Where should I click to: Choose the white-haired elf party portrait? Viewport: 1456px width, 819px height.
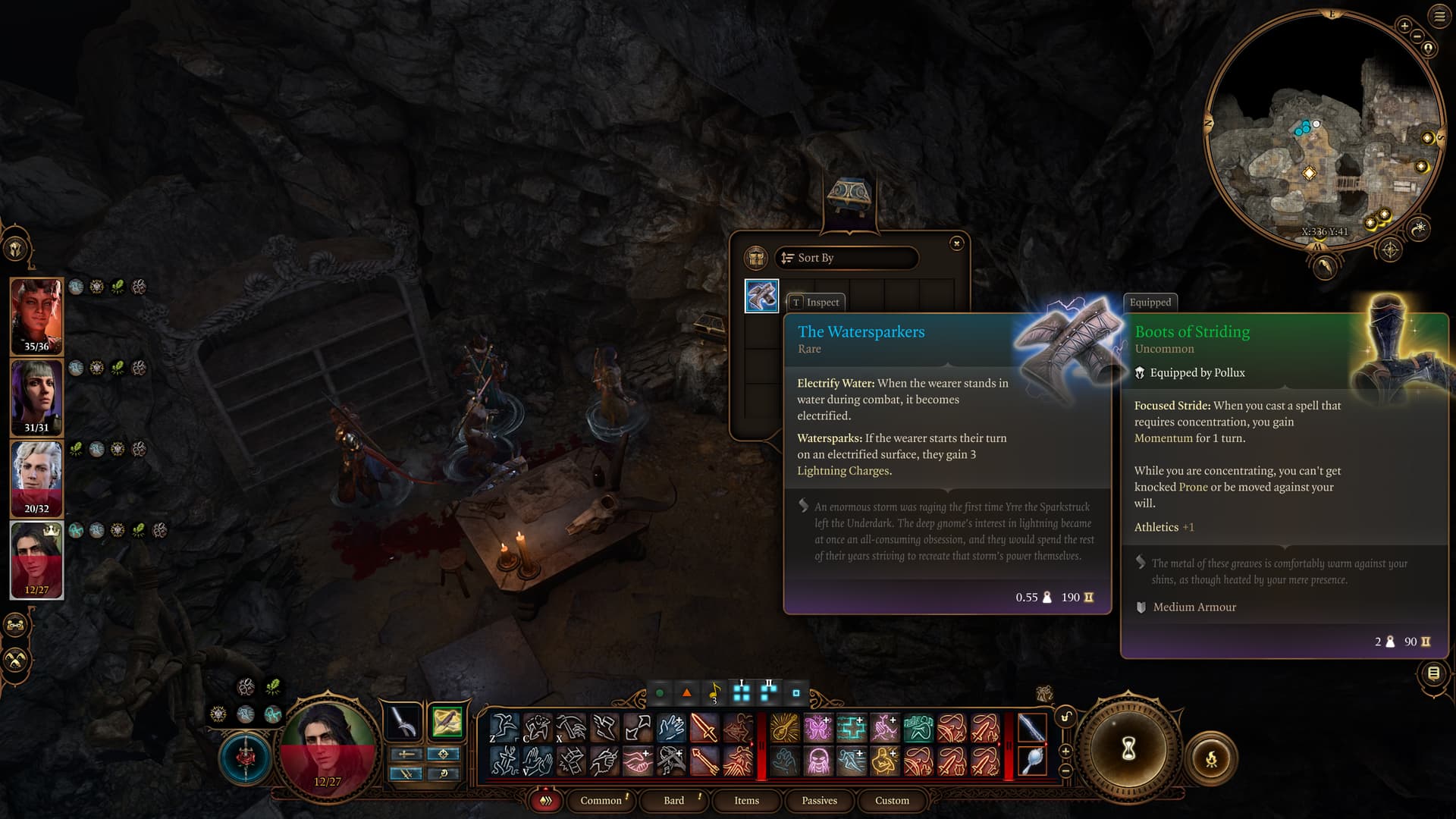(x=36, y=478)
